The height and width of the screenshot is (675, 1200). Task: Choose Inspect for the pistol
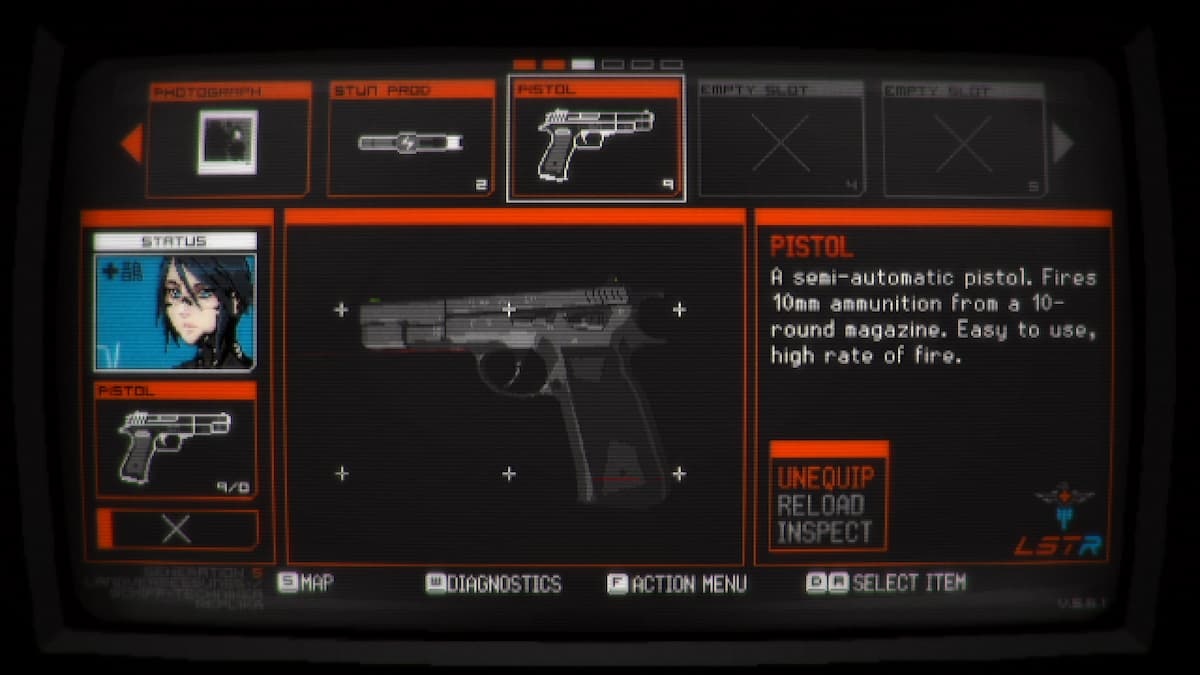[825, 533]
